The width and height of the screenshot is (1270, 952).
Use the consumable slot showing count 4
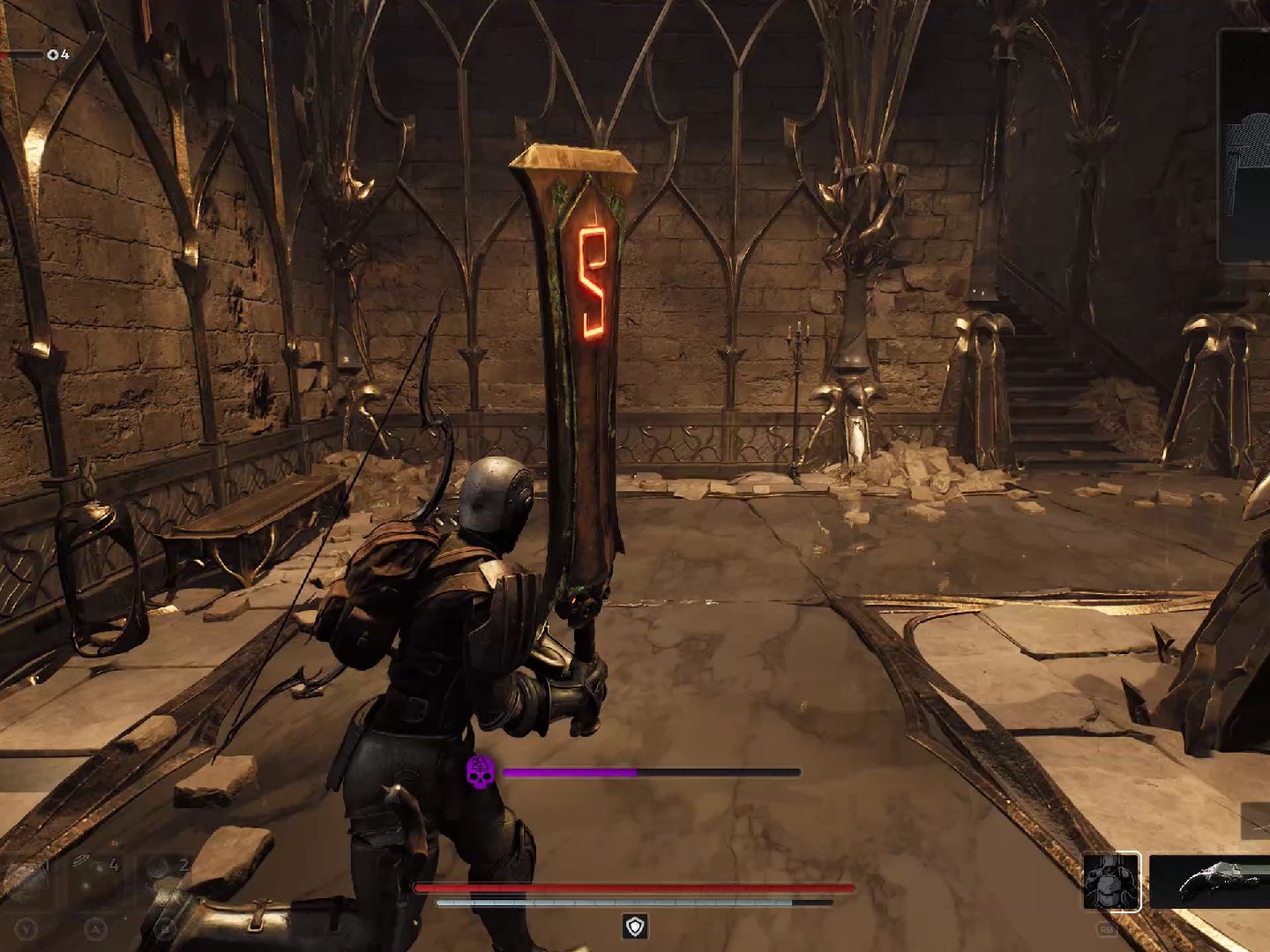tap(97, 881)
